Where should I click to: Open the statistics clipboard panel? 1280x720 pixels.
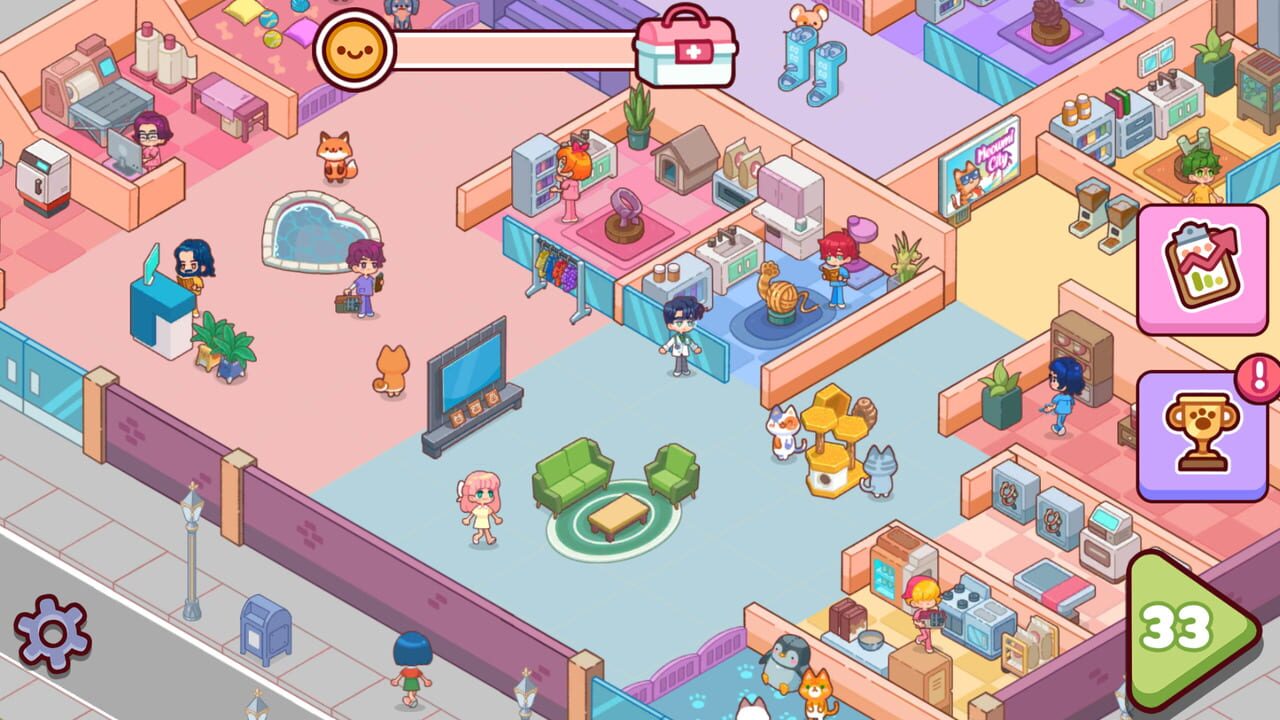pos(1200,275)
